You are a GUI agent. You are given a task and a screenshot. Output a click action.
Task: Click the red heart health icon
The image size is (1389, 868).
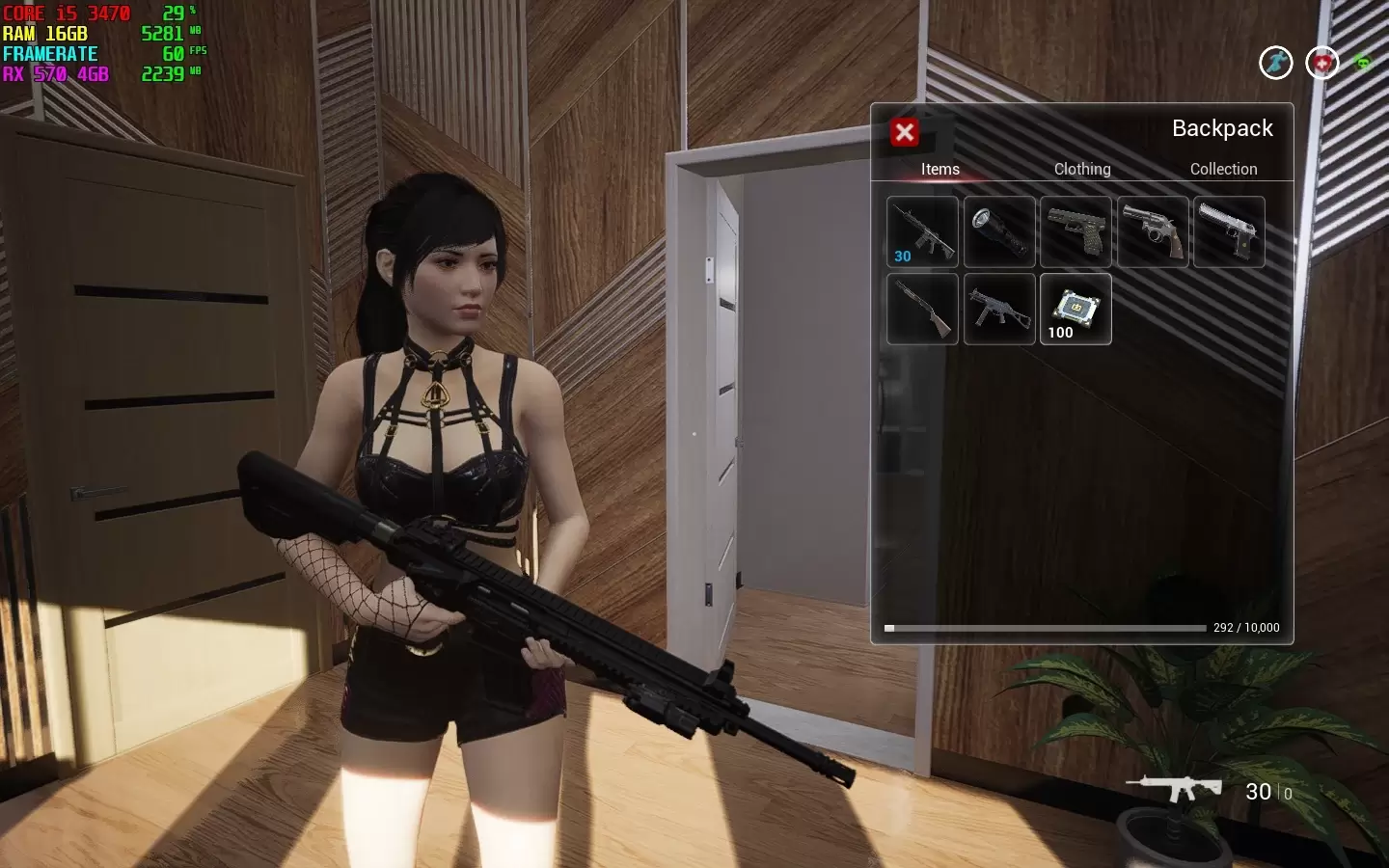[x=1321, y=64]
